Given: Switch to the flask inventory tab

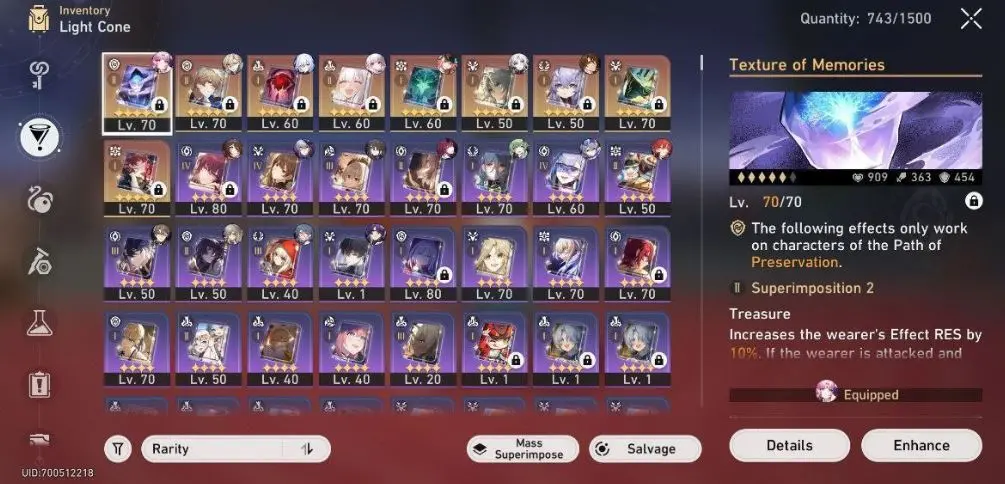Looking at the screenshot, I should (41, 322).
